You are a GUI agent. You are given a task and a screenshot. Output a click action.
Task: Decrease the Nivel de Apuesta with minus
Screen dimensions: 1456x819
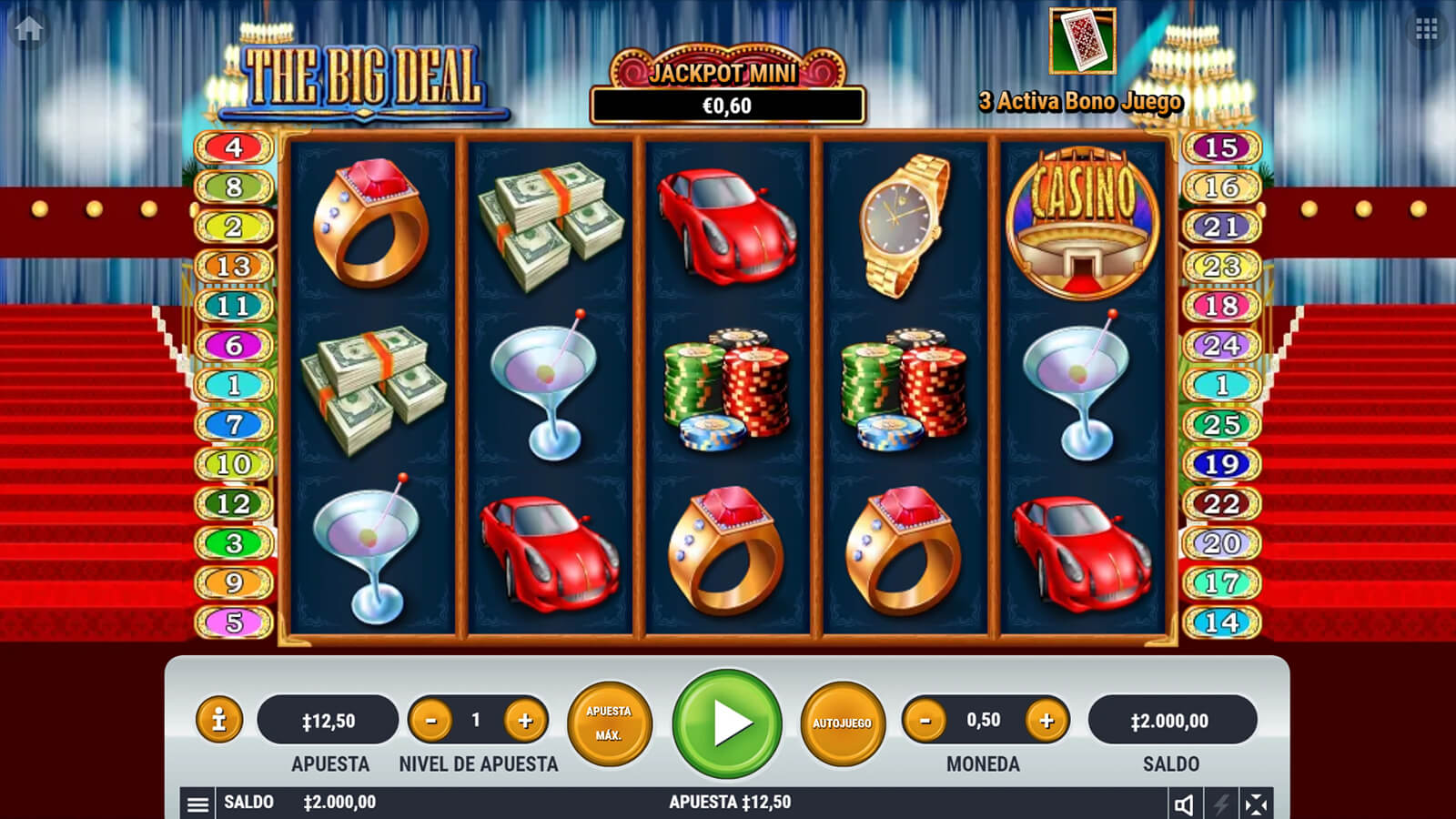coord(430,721)
